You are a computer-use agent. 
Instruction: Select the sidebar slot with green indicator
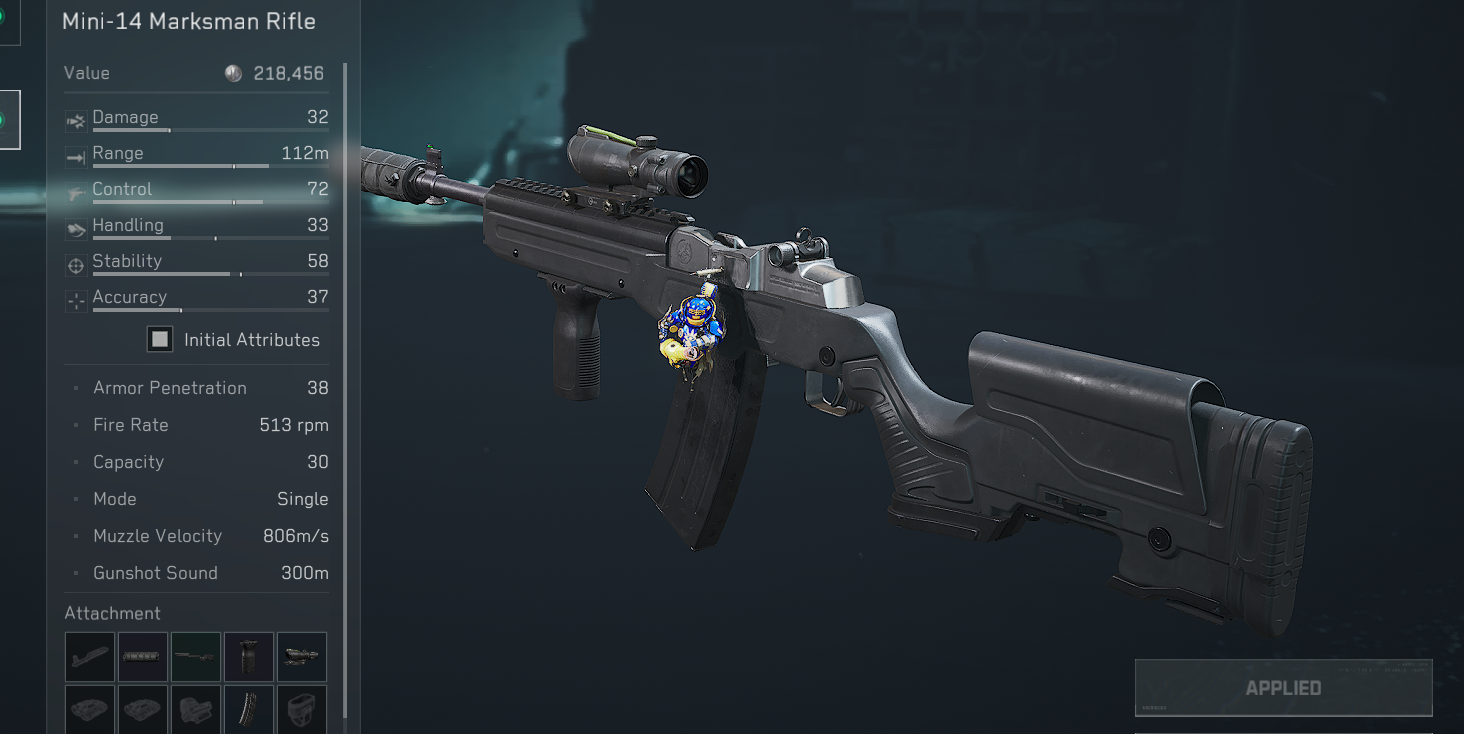click(x=10, y=118)
